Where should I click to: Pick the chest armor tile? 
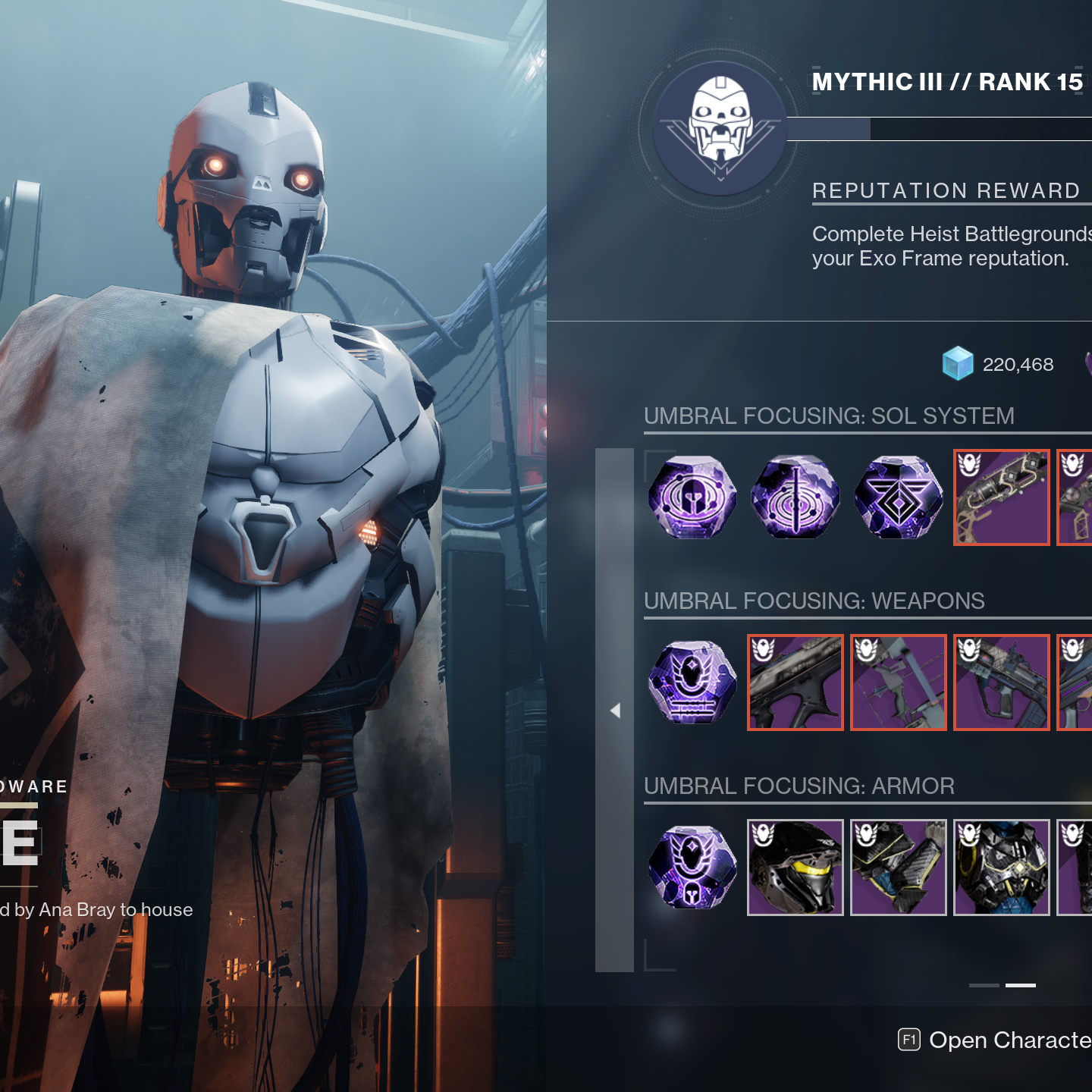pos(1001,868)
